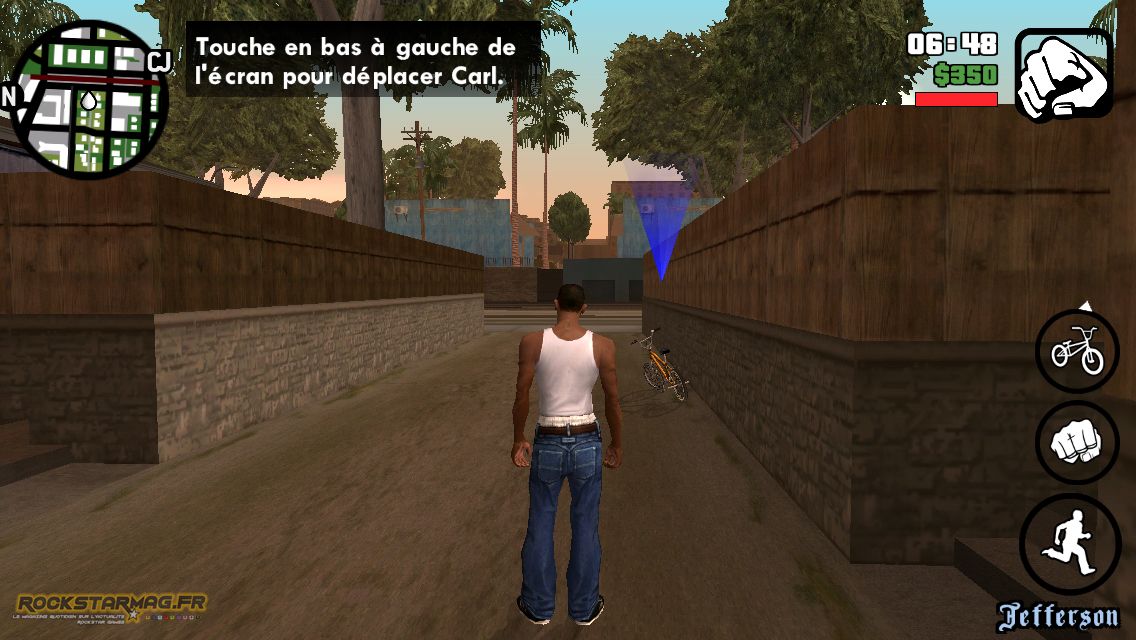The image size is (1136, 640).
Task: Mount the bike using the bicycle button
Action: 1077,351
